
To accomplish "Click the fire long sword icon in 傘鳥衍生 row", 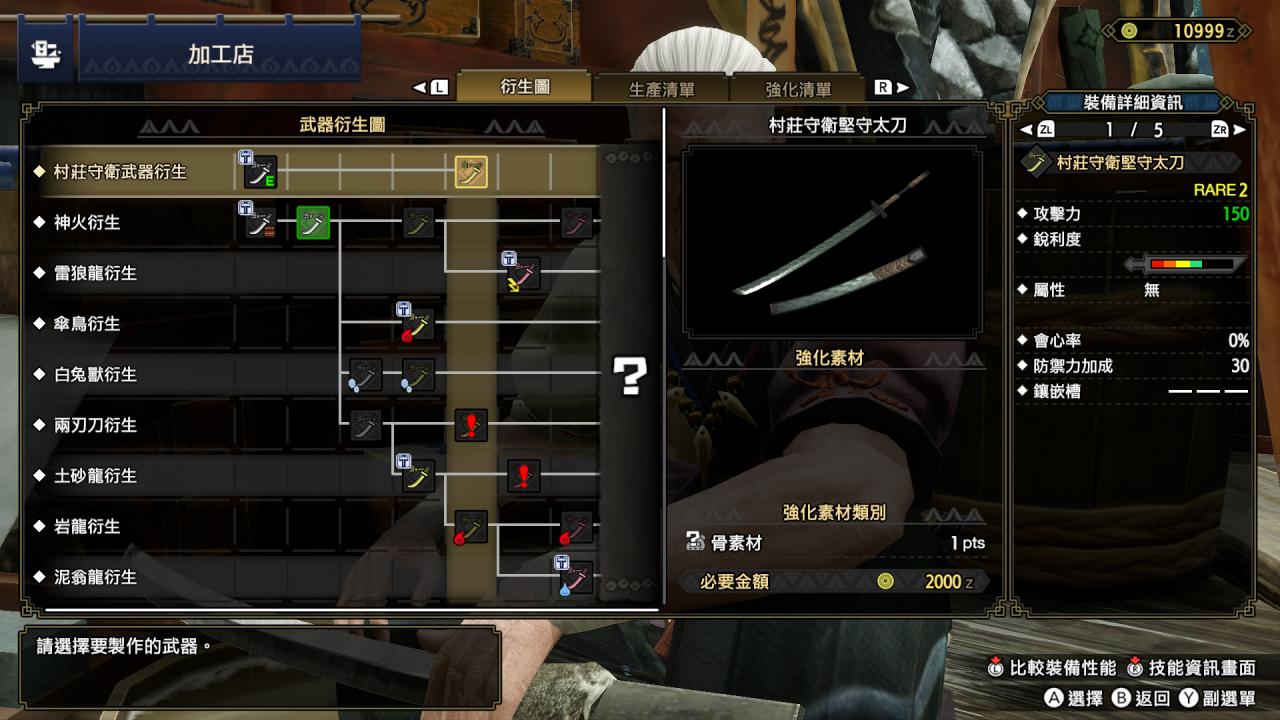I will pyautogui.click(x=417, y=323).
